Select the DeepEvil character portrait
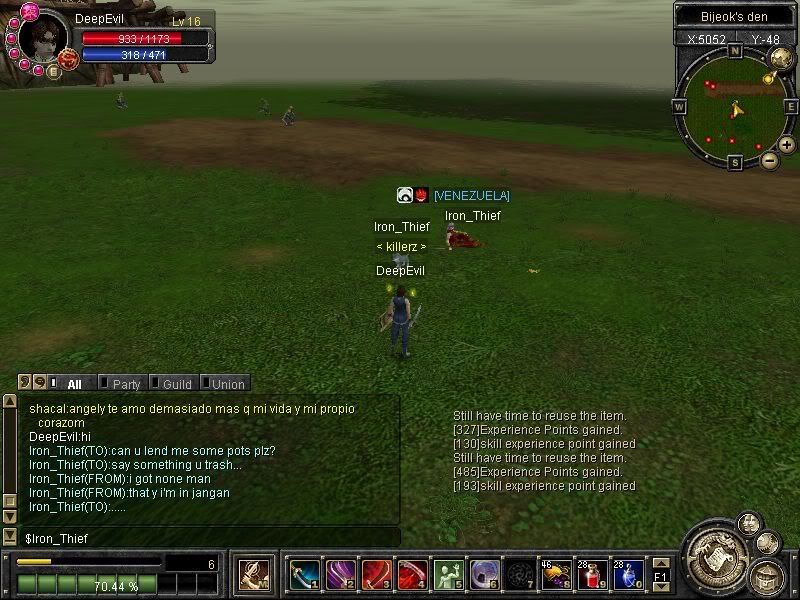The height and width of the screenshot is (600, 800). click(43, 40)
